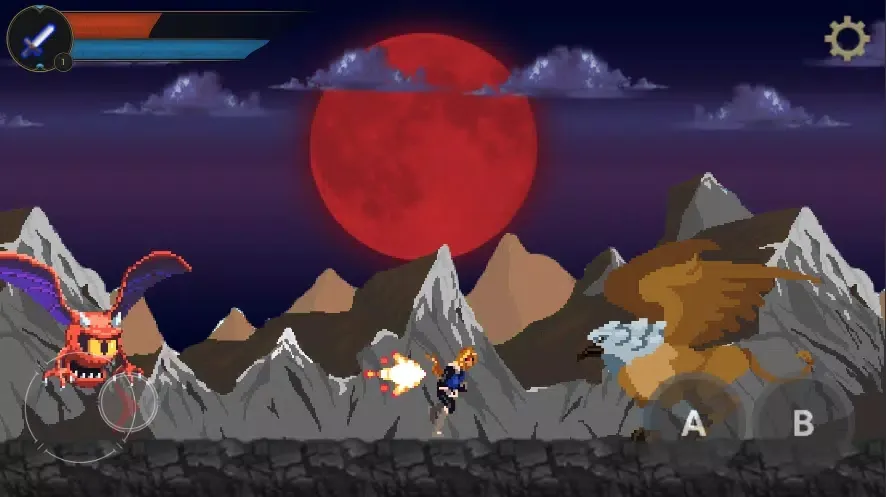Open settings with the gear icon
Image resolution: width=886 pixels, height=497 pixels.
846,39
